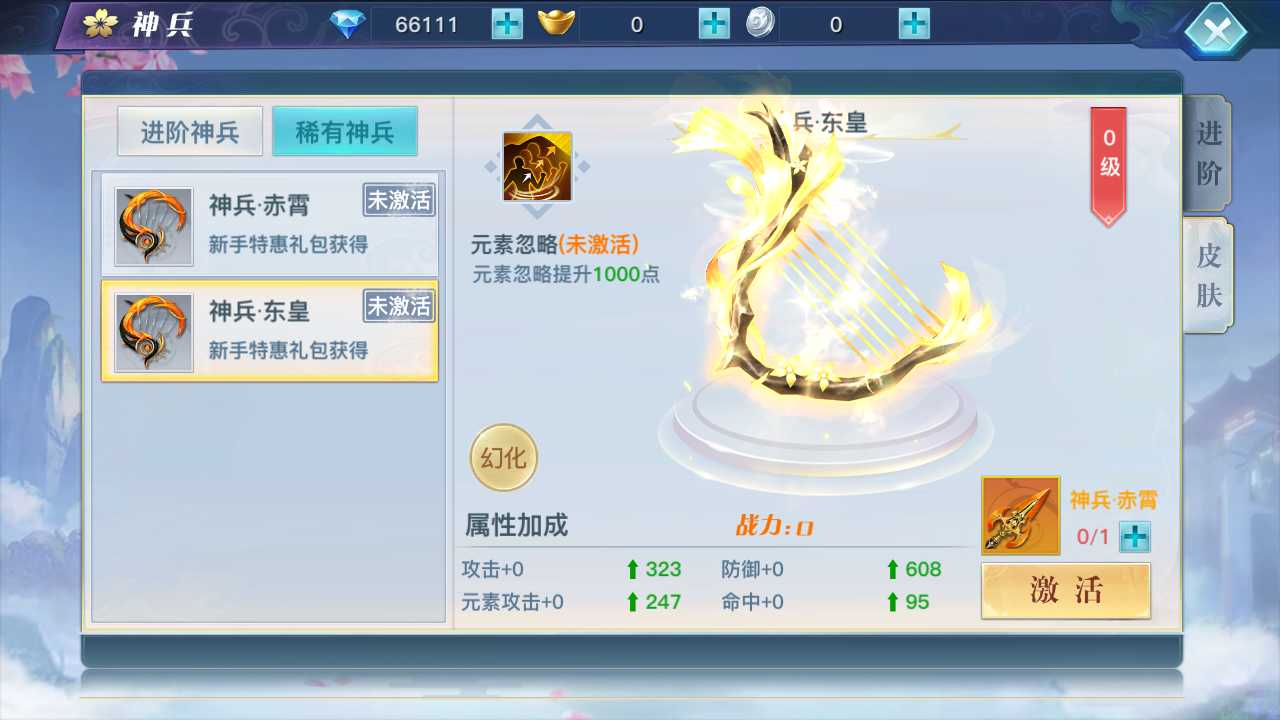Switch to the 稀有神兵 tab
Viewport: 1280px width, 720px height.
point(344,131)
